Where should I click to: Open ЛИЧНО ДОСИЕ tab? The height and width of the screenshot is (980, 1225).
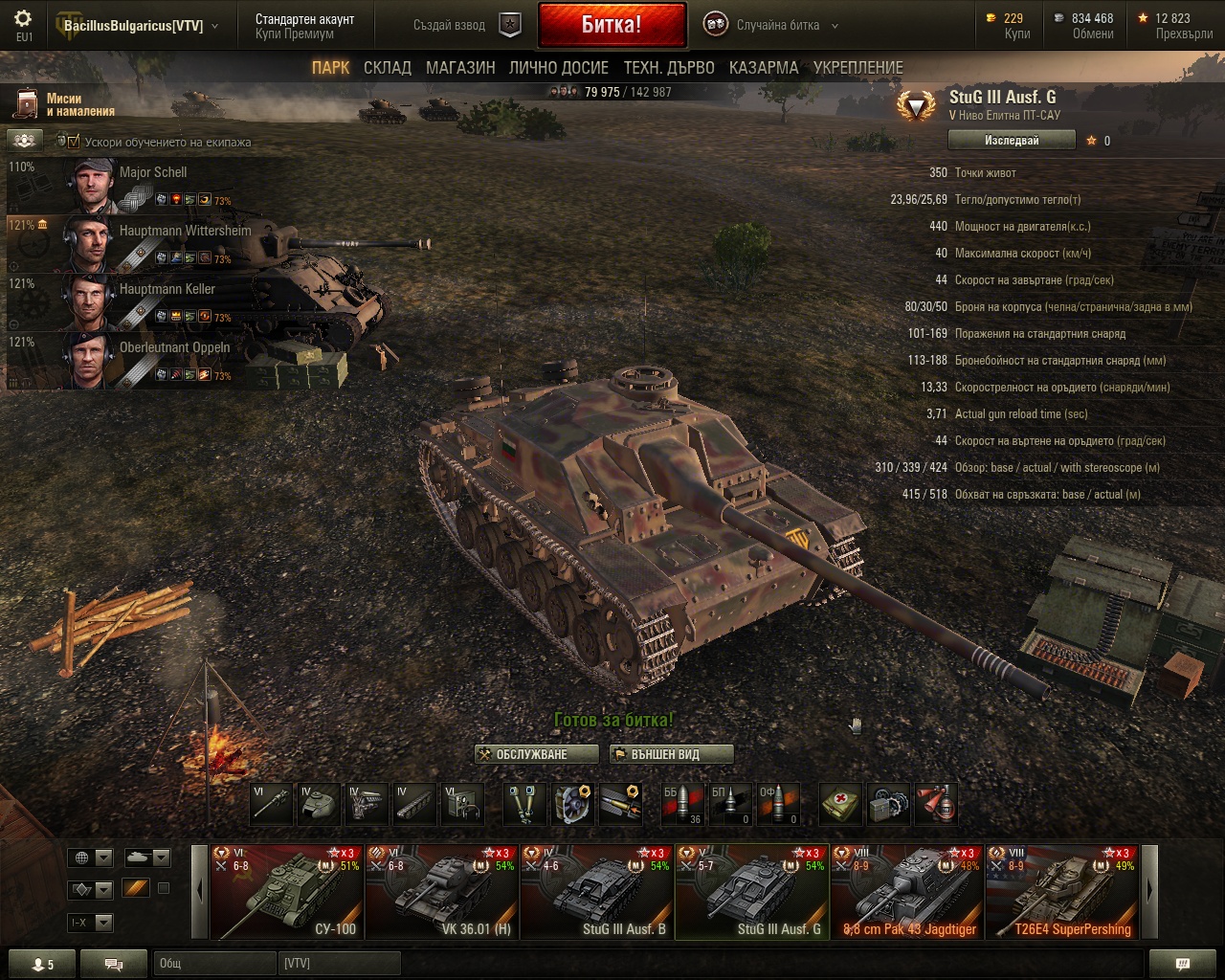coord(559,68)
